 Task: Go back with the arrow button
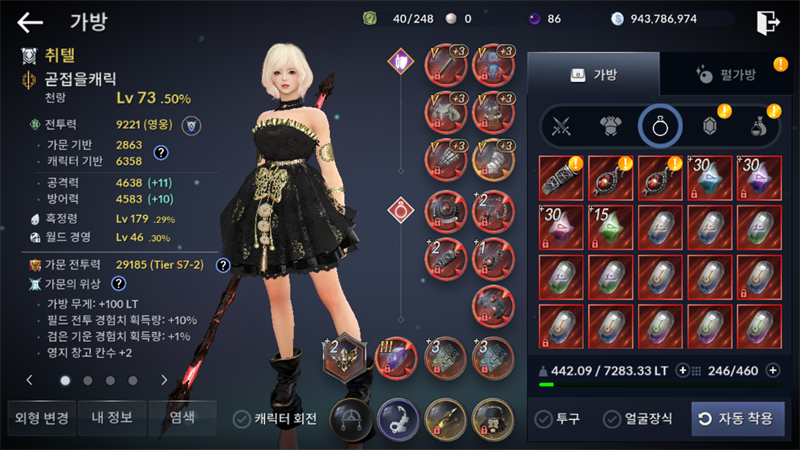pos(30,22)
